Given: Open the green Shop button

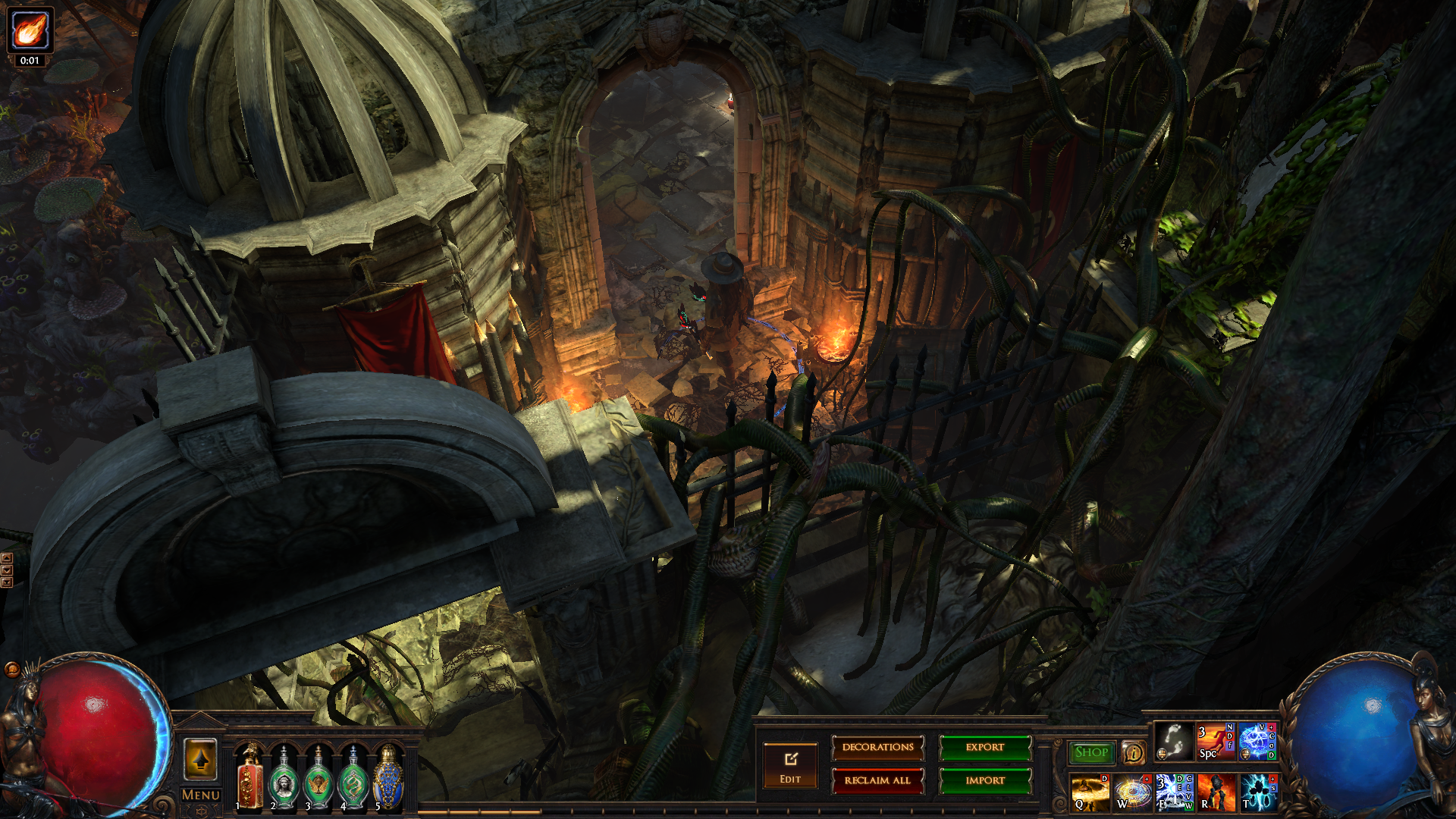Looking at the screenshot, I should (1091, 752).
